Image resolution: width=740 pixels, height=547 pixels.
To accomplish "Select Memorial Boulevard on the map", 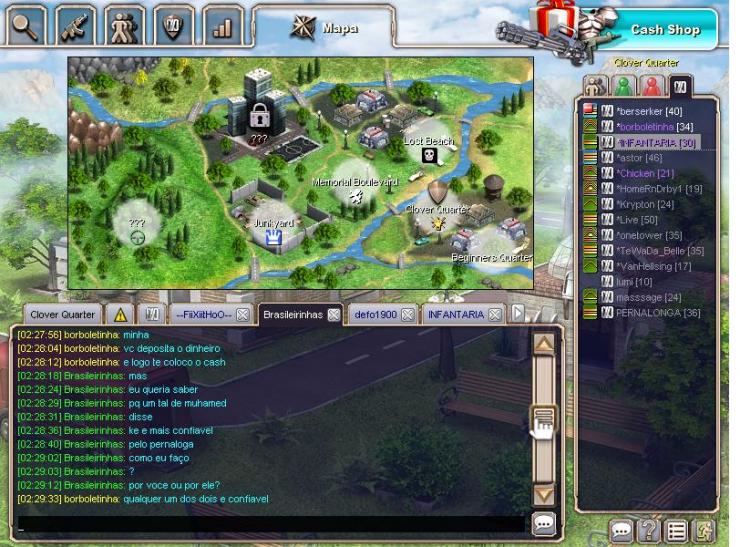I will click(x=355, y=192).
